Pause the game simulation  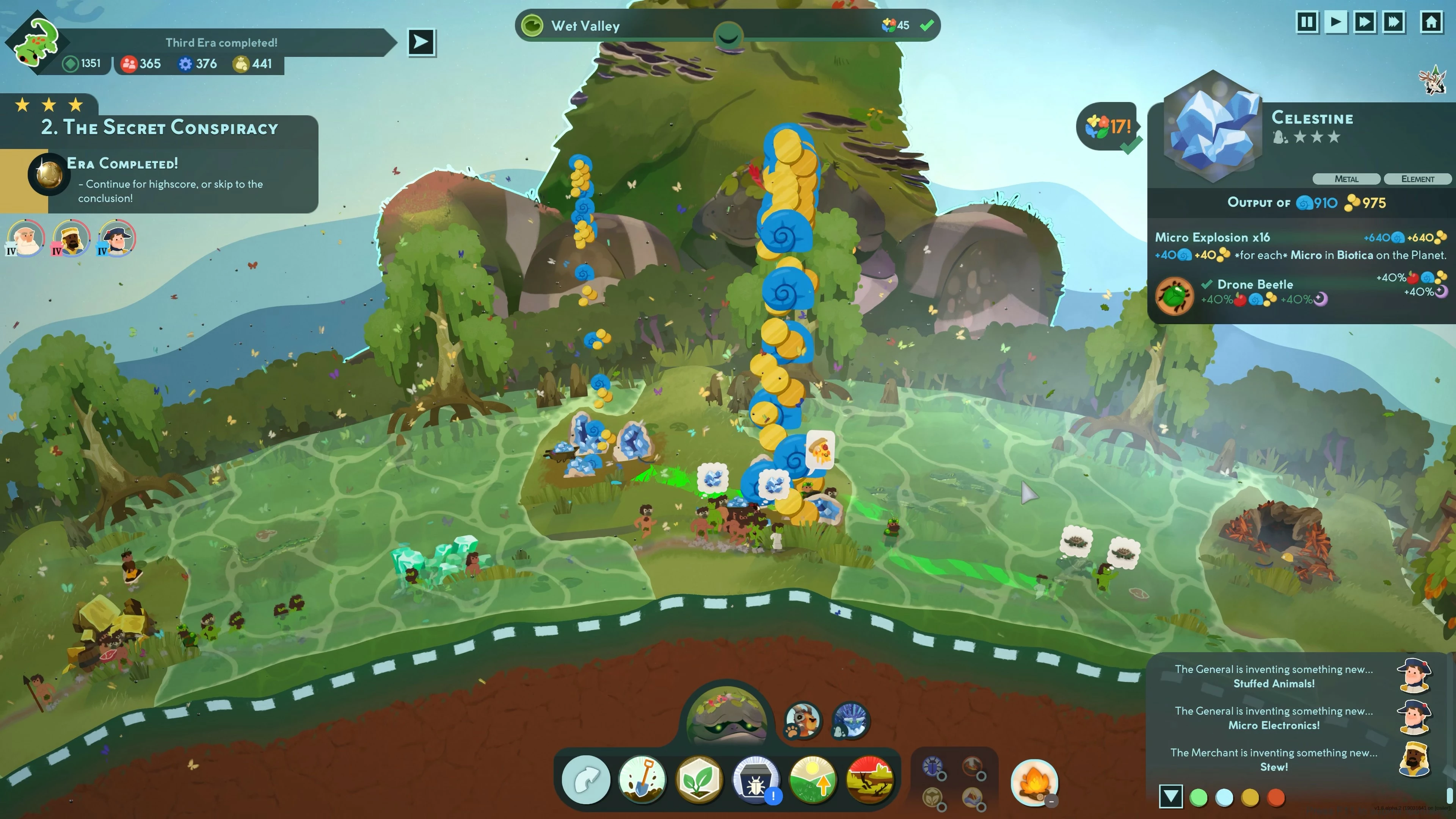point(1307,23)
